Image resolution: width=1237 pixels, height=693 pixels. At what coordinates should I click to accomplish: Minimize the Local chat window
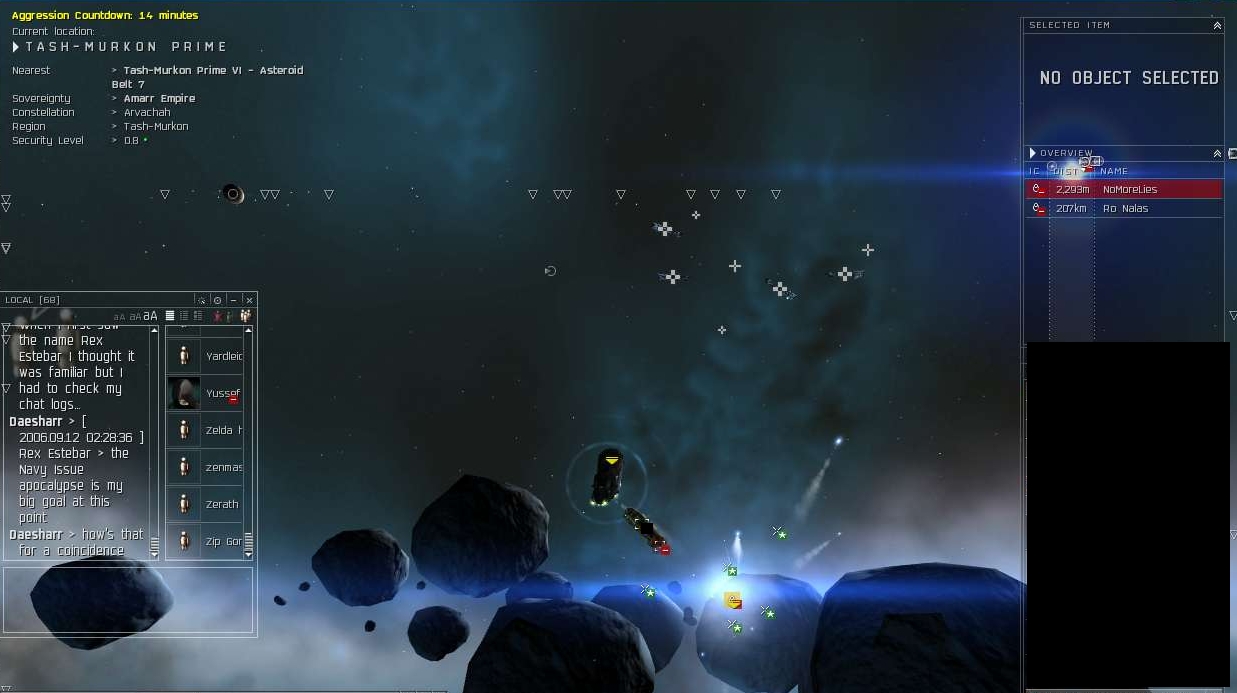233,300
